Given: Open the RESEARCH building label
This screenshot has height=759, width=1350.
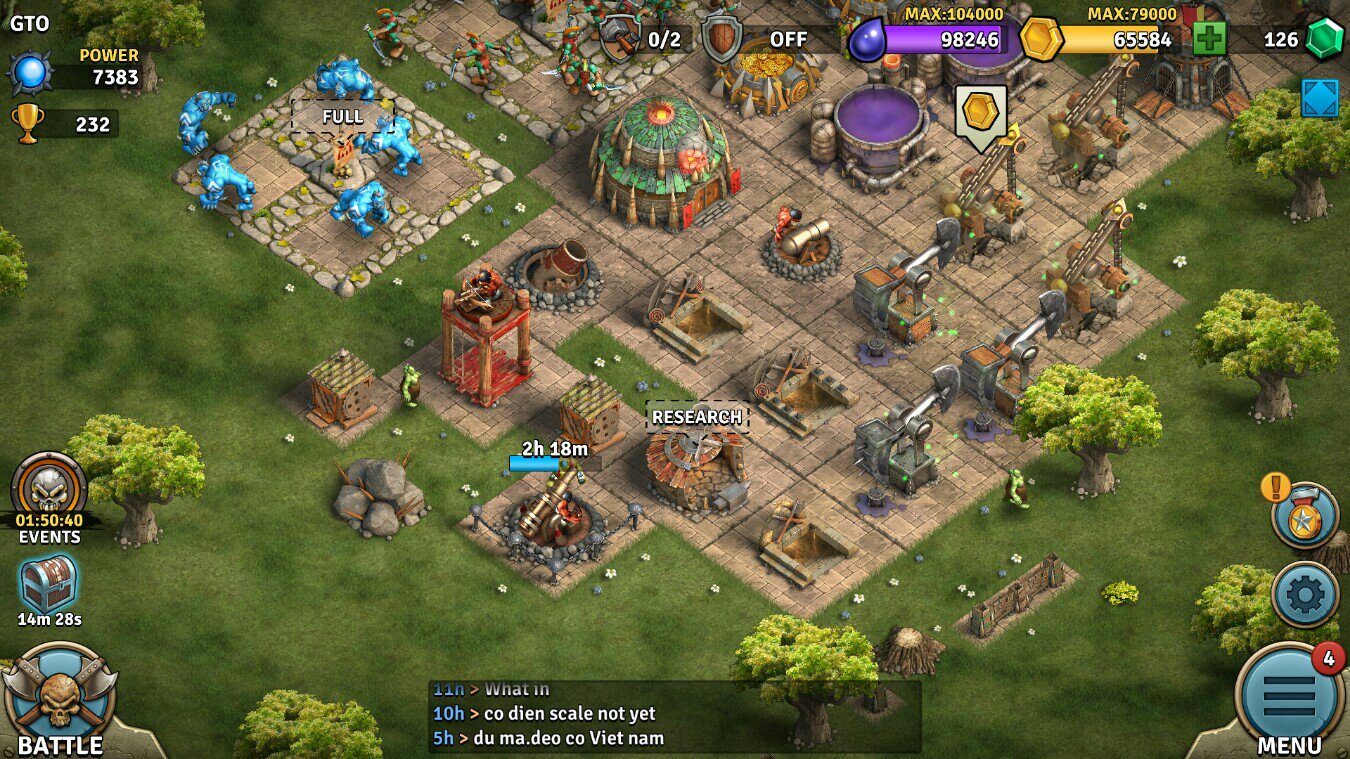Looking at the screenshot, I should (x=697, y=417).
